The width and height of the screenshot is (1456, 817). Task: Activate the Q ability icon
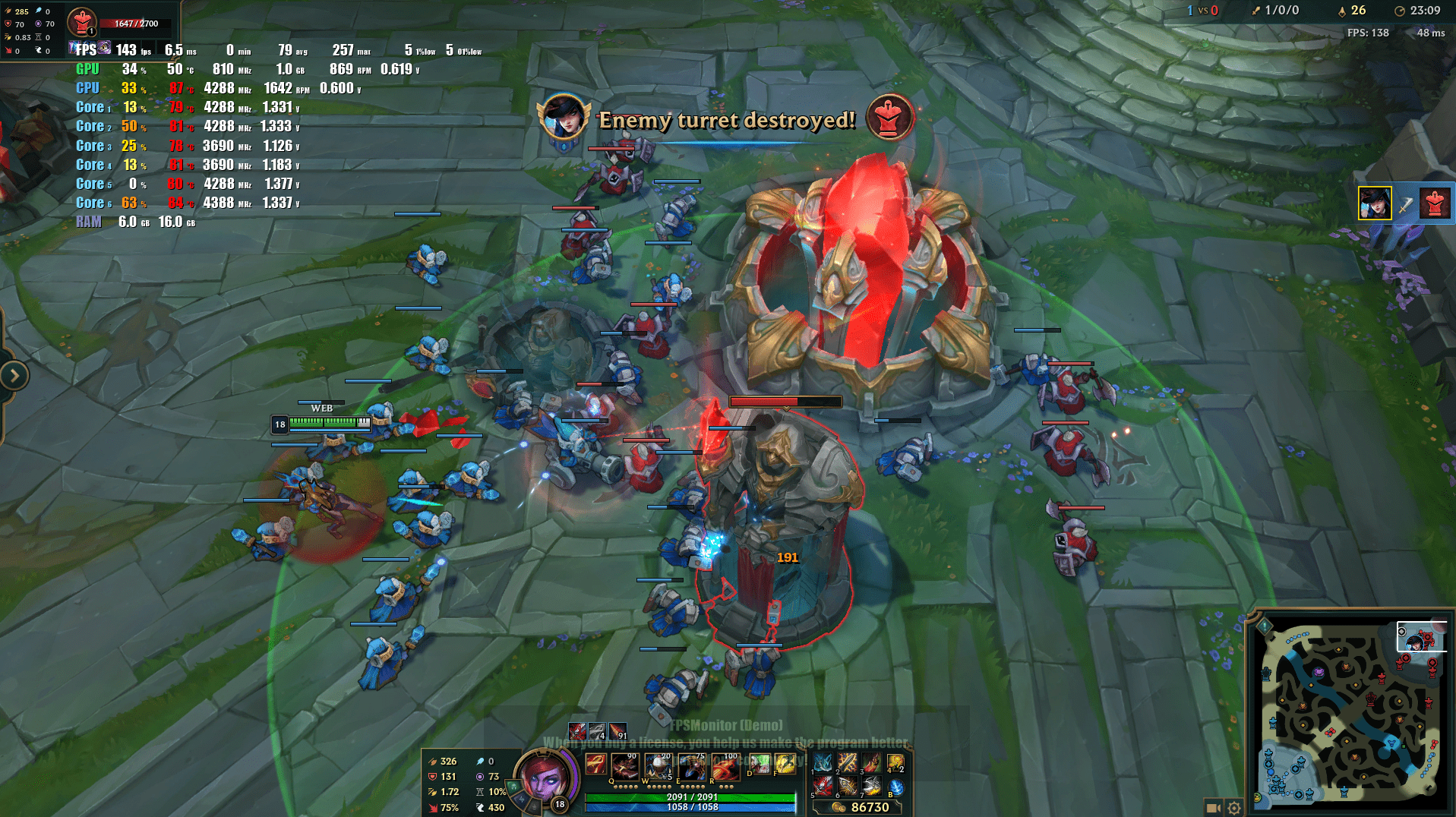click(x=624, y=766)
